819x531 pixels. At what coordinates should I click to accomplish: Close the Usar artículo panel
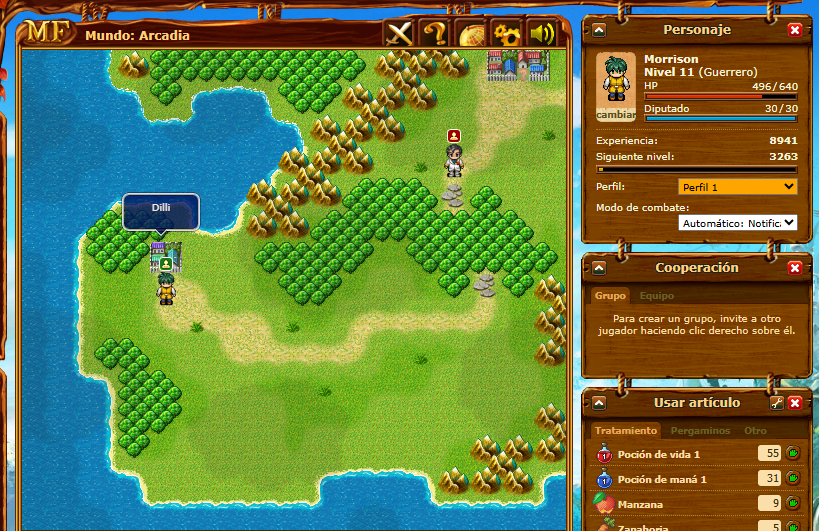coord(794,403)
